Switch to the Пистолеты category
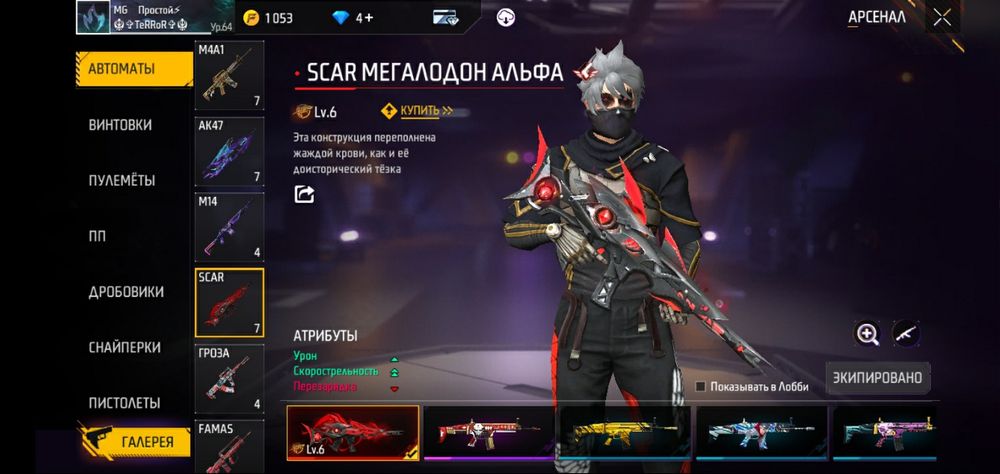 click(124, 403)
